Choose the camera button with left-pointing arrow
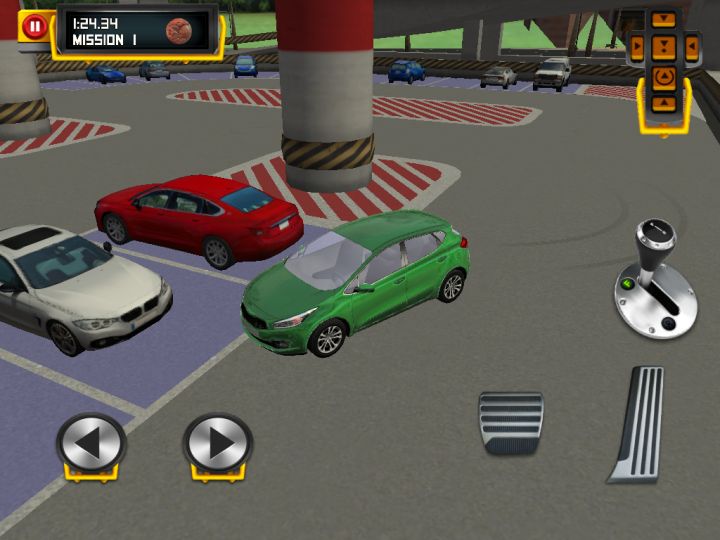This screenshot has width=720, height=540. coord(690,46)
